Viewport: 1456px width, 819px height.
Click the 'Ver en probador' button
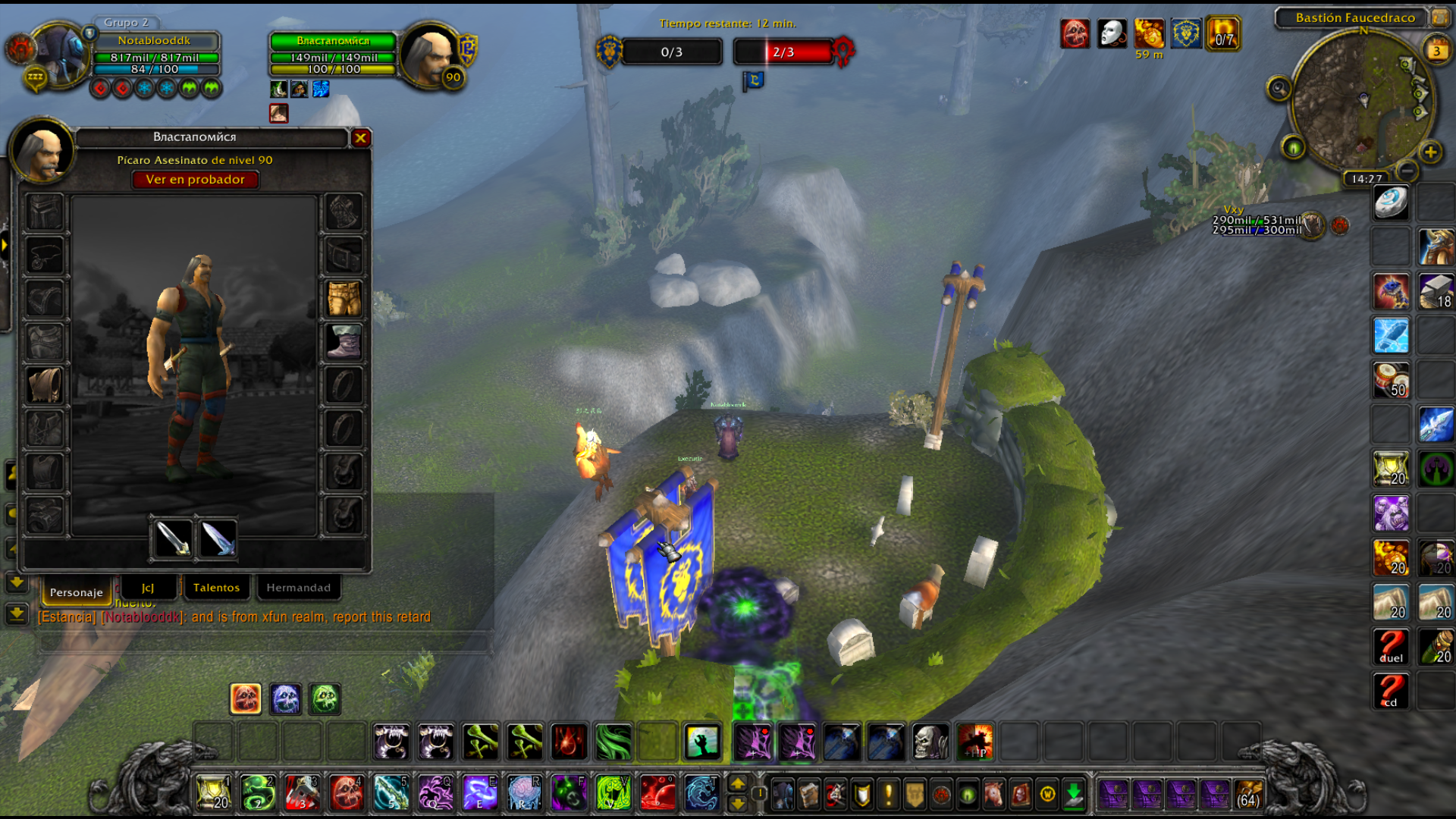point(195,180)
